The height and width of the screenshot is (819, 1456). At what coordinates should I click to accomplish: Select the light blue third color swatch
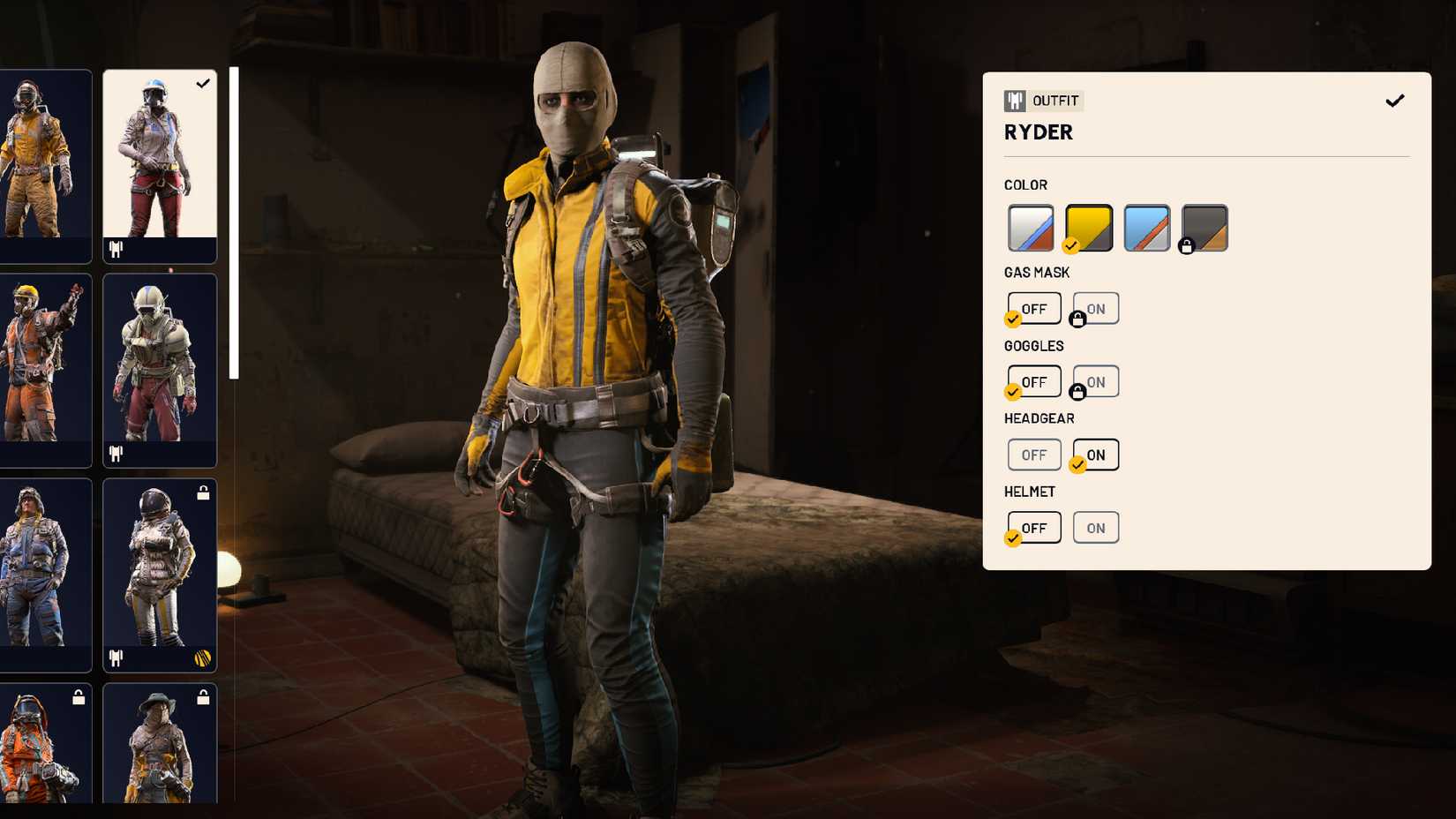coord(1146,226)
